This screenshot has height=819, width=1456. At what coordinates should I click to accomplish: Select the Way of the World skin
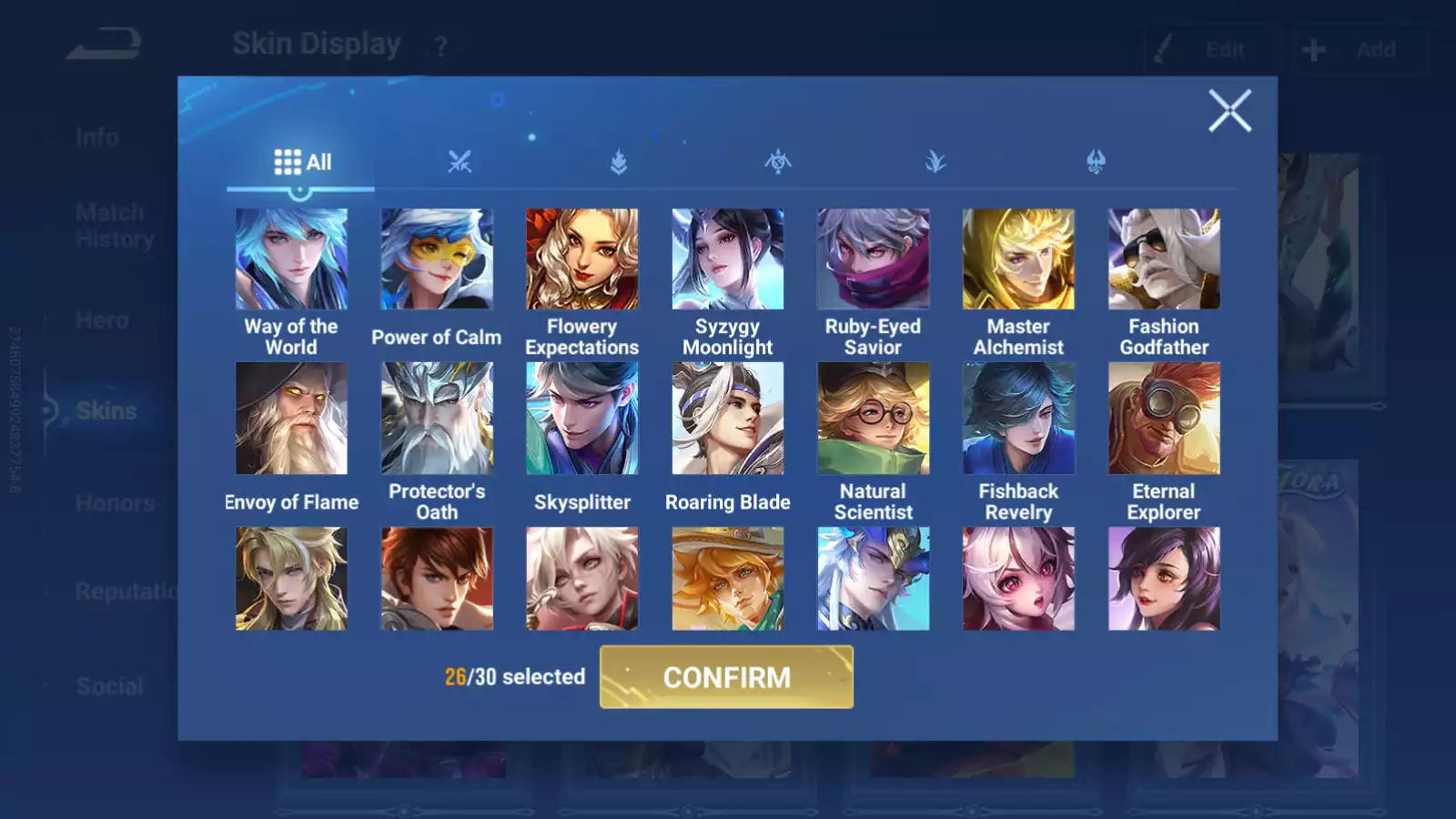(291, 259)
